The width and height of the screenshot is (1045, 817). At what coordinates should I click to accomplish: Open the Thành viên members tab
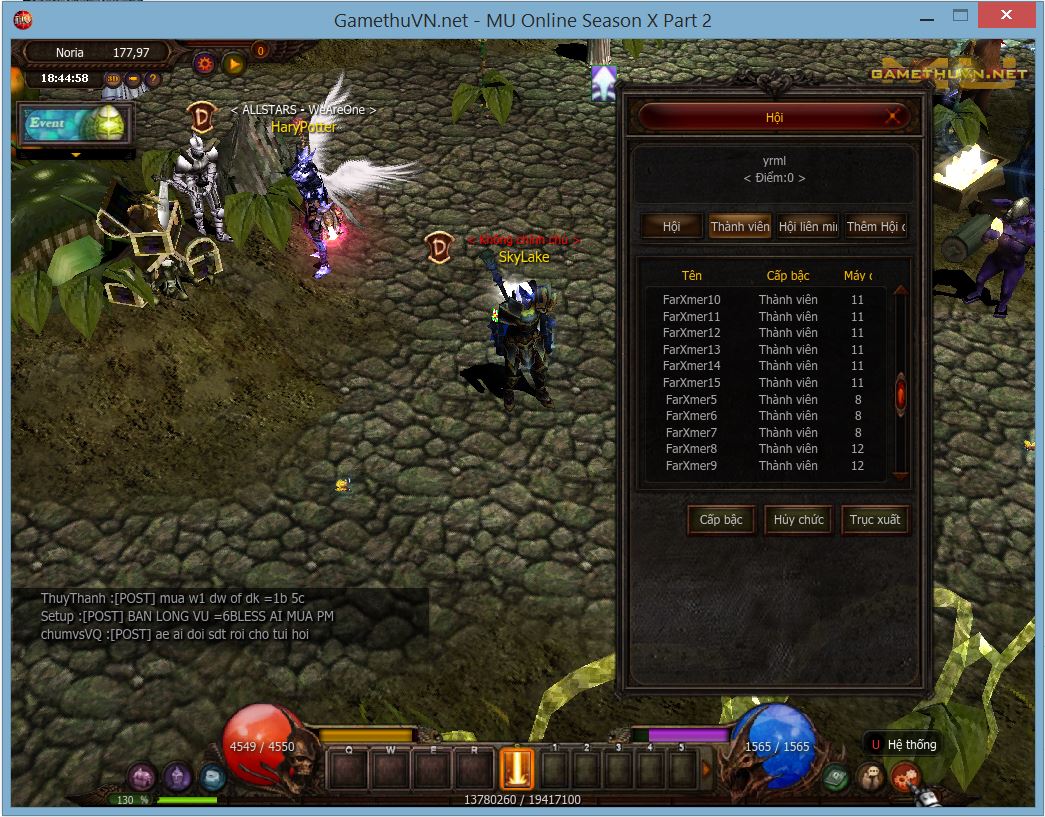pos(740,227)
